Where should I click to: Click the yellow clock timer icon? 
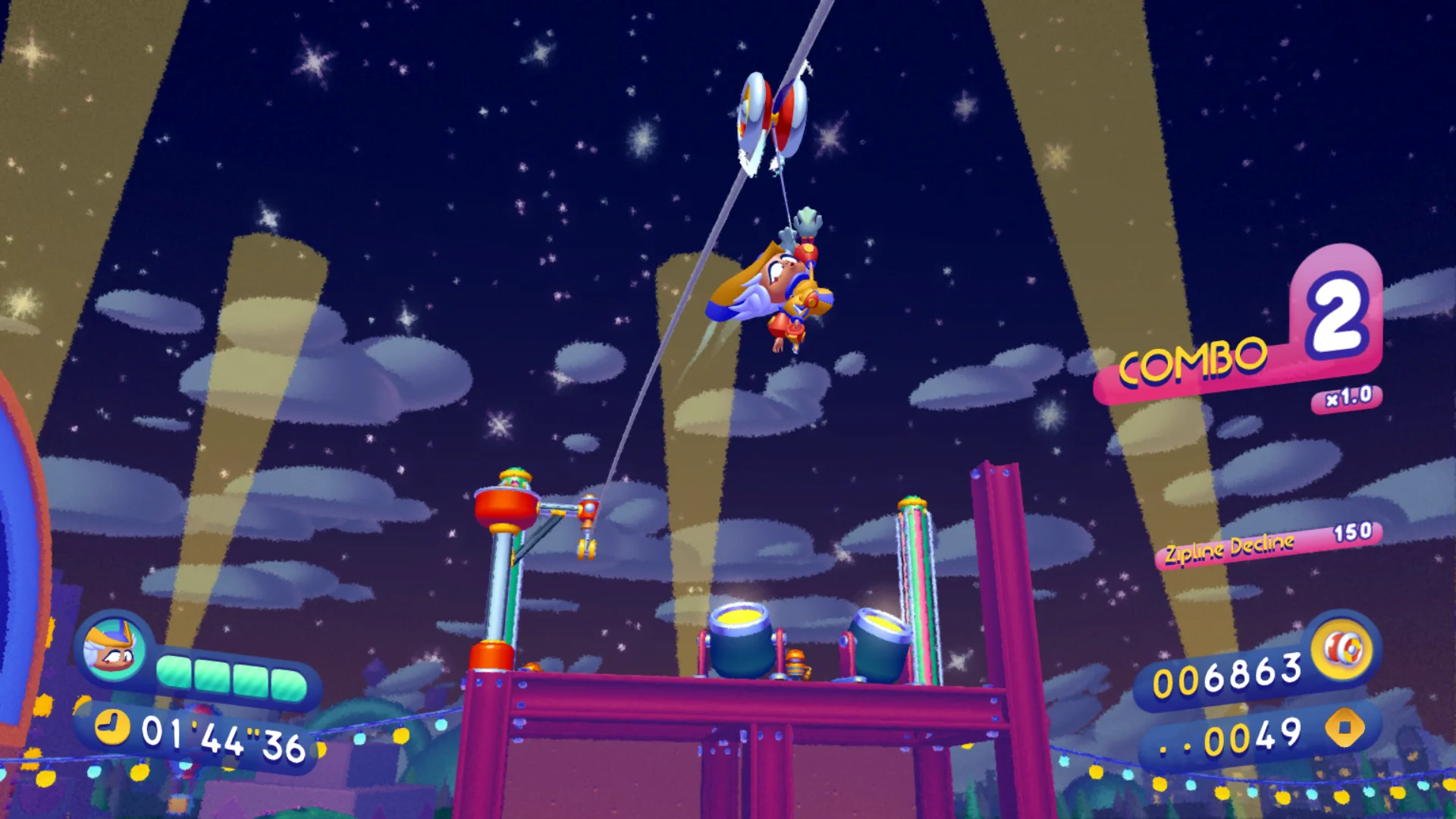pos(112,726)
